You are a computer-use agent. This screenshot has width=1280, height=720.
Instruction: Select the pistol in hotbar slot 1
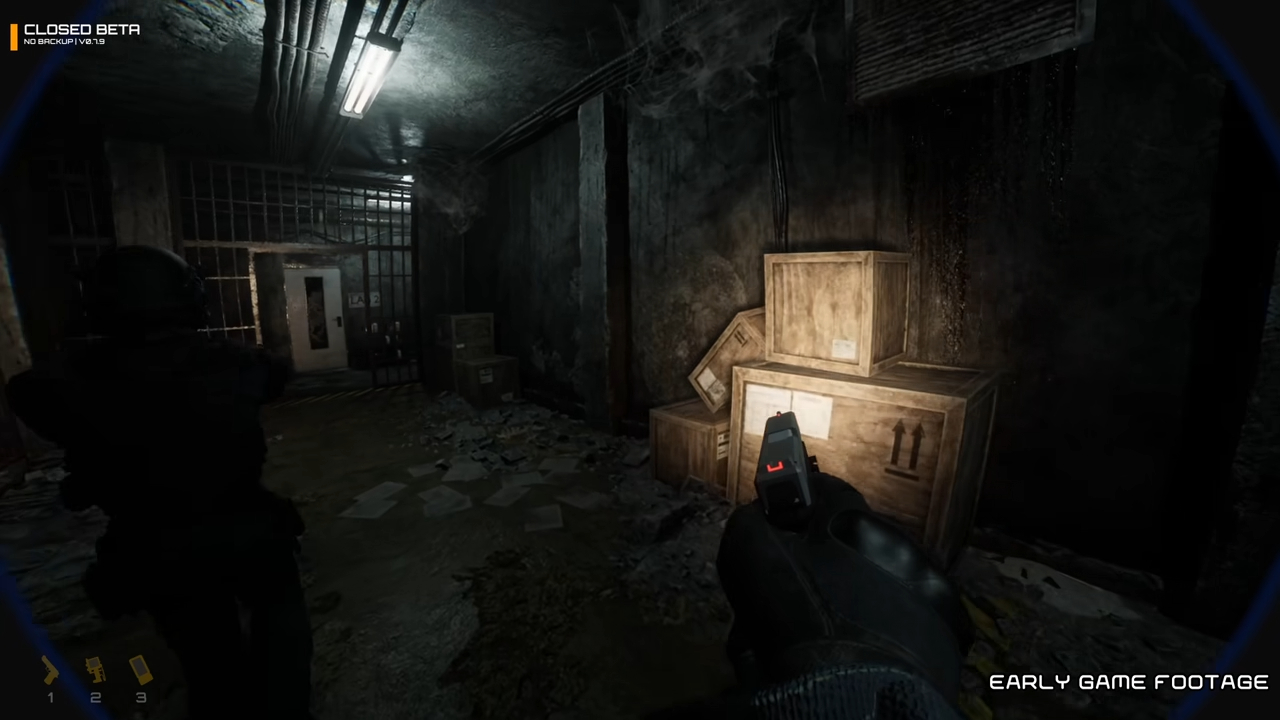49,671
